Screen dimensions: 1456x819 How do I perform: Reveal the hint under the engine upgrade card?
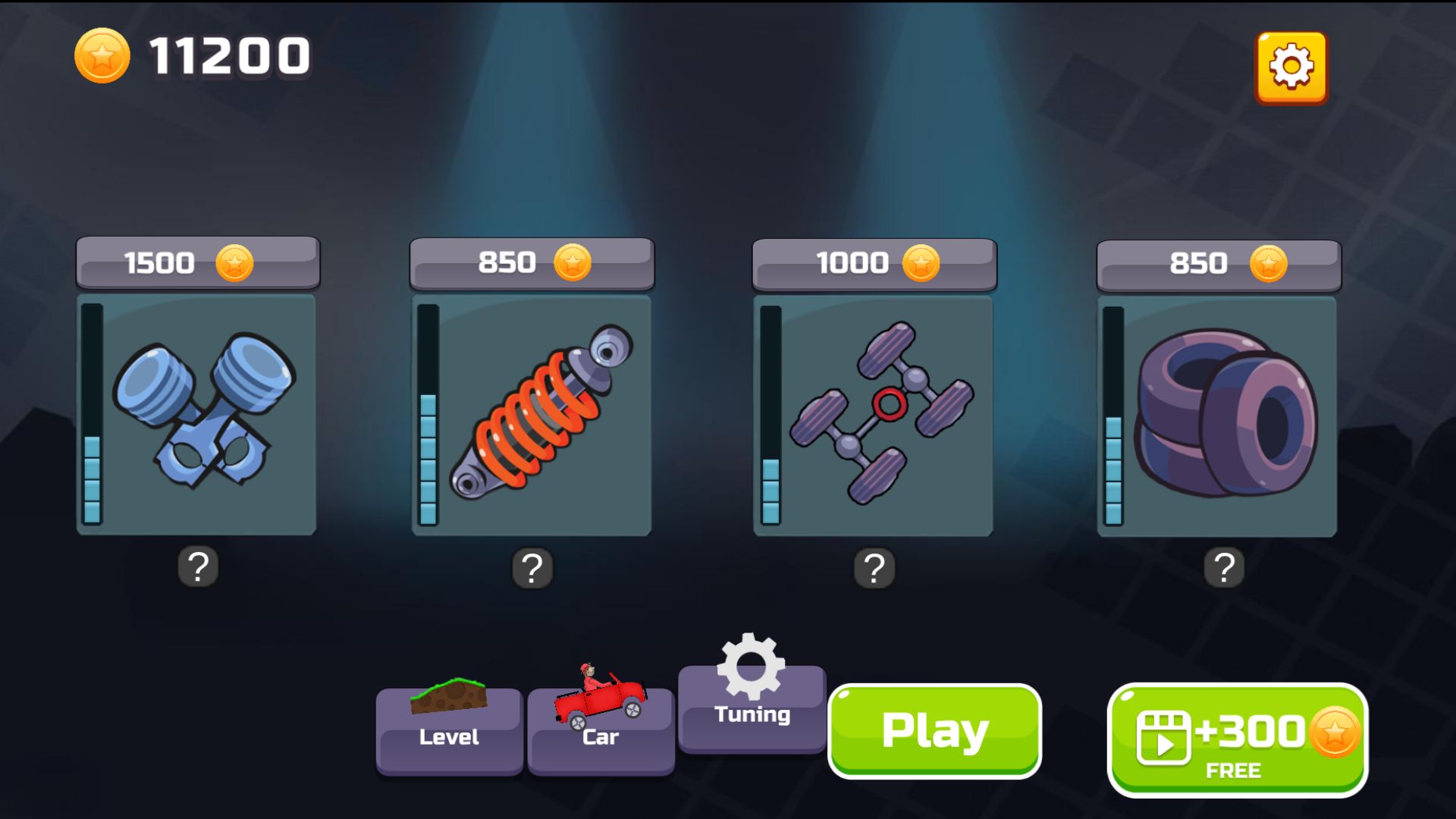(199, 566)
